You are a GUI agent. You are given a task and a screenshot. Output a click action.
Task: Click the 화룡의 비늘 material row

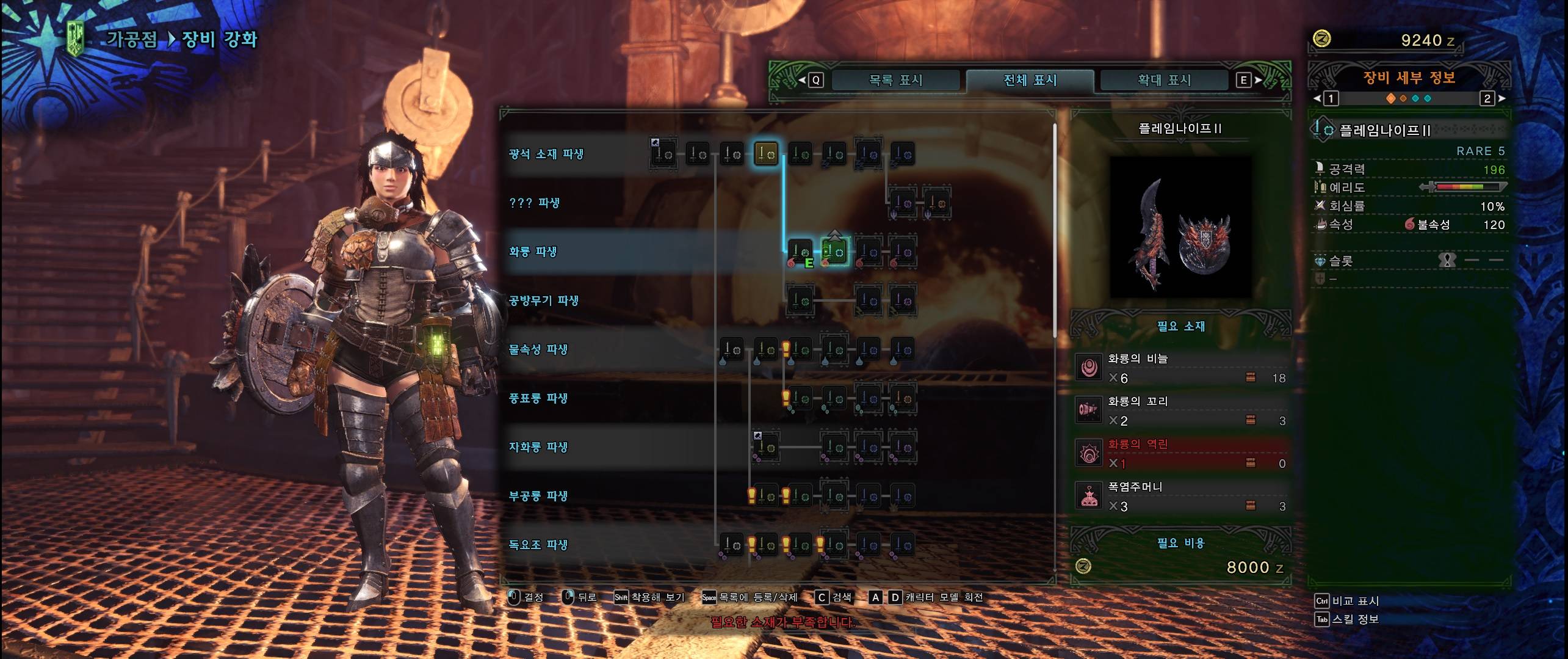[x=1180, y=368]
